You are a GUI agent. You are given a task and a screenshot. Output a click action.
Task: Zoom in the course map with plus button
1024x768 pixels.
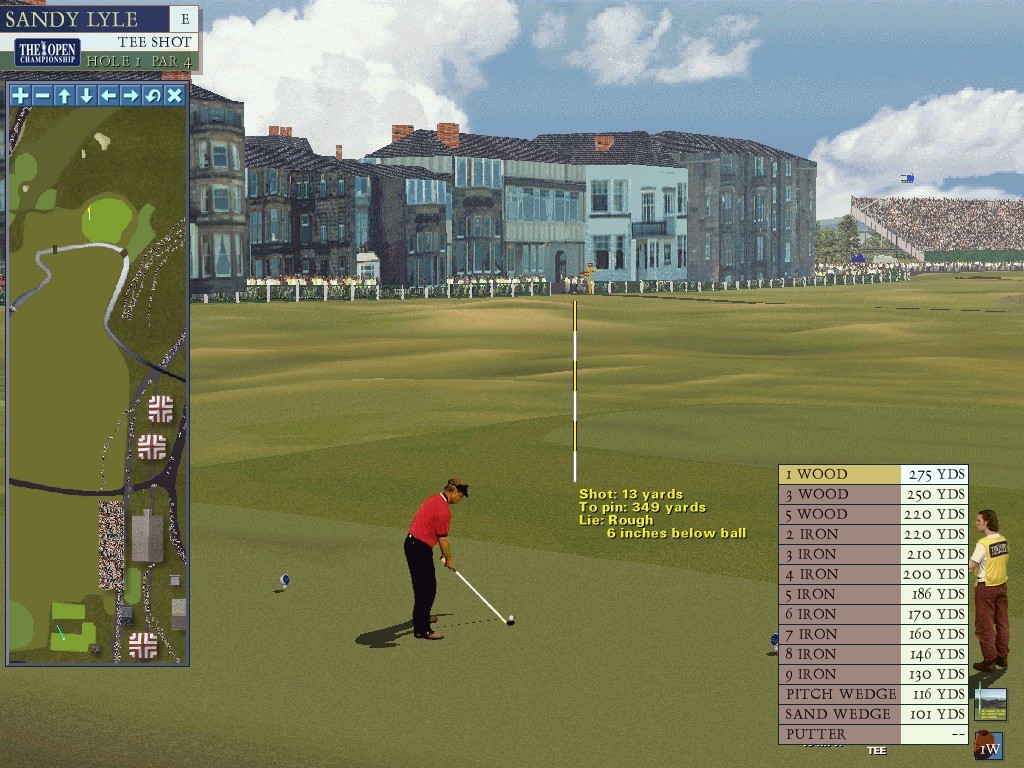(x=20, y=96)
